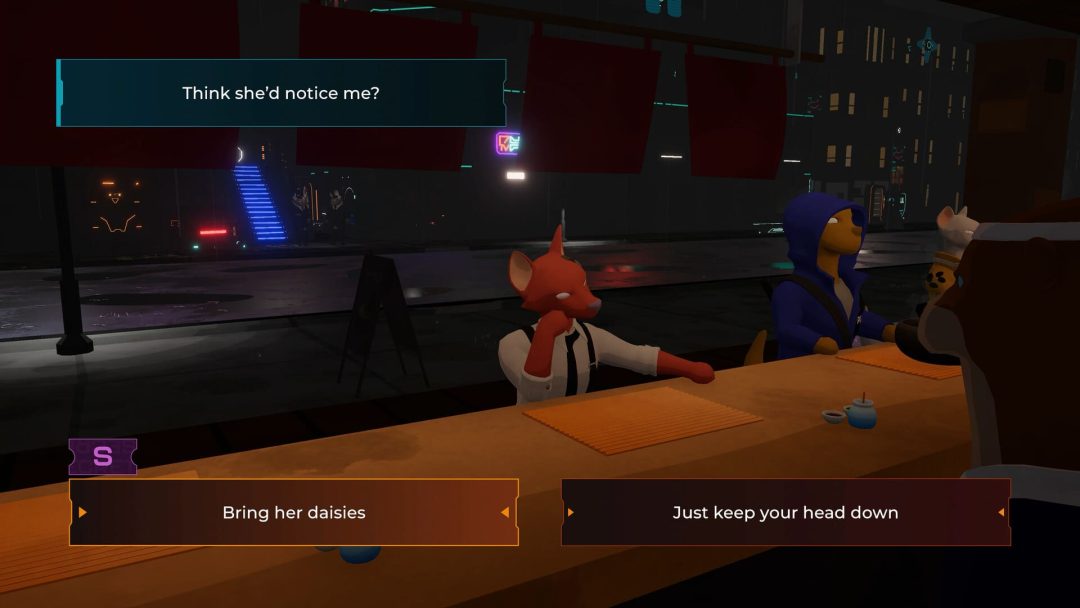1080x608 pixels.
Task: Choose the "Bring her daisies" reply
Action: pyautogui.click(x=294, y=512)
